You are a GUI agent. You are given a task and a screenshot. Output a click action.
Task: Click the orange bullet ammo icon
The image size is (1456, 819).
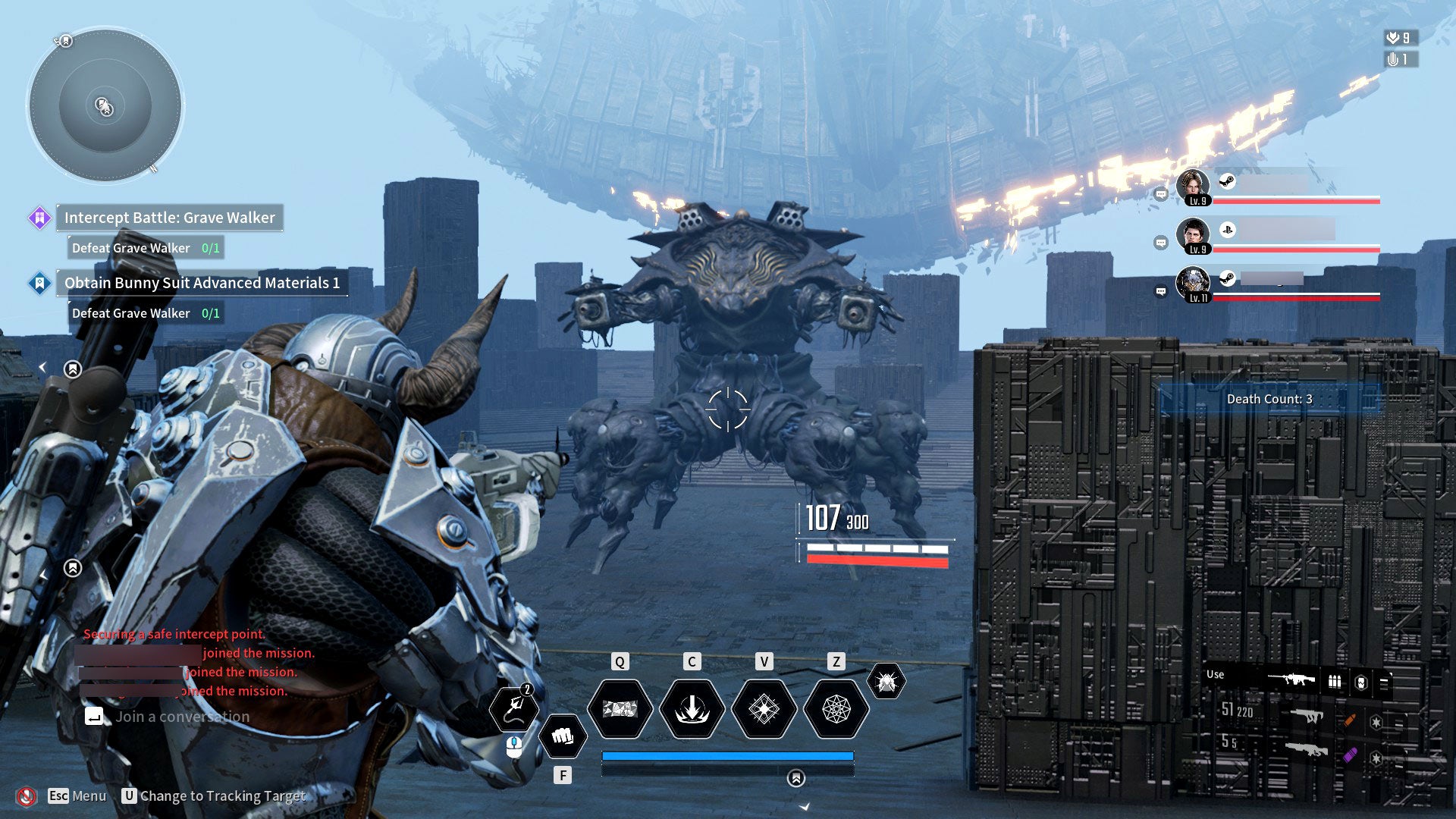pyautogui.click(x=1350, y=720)
